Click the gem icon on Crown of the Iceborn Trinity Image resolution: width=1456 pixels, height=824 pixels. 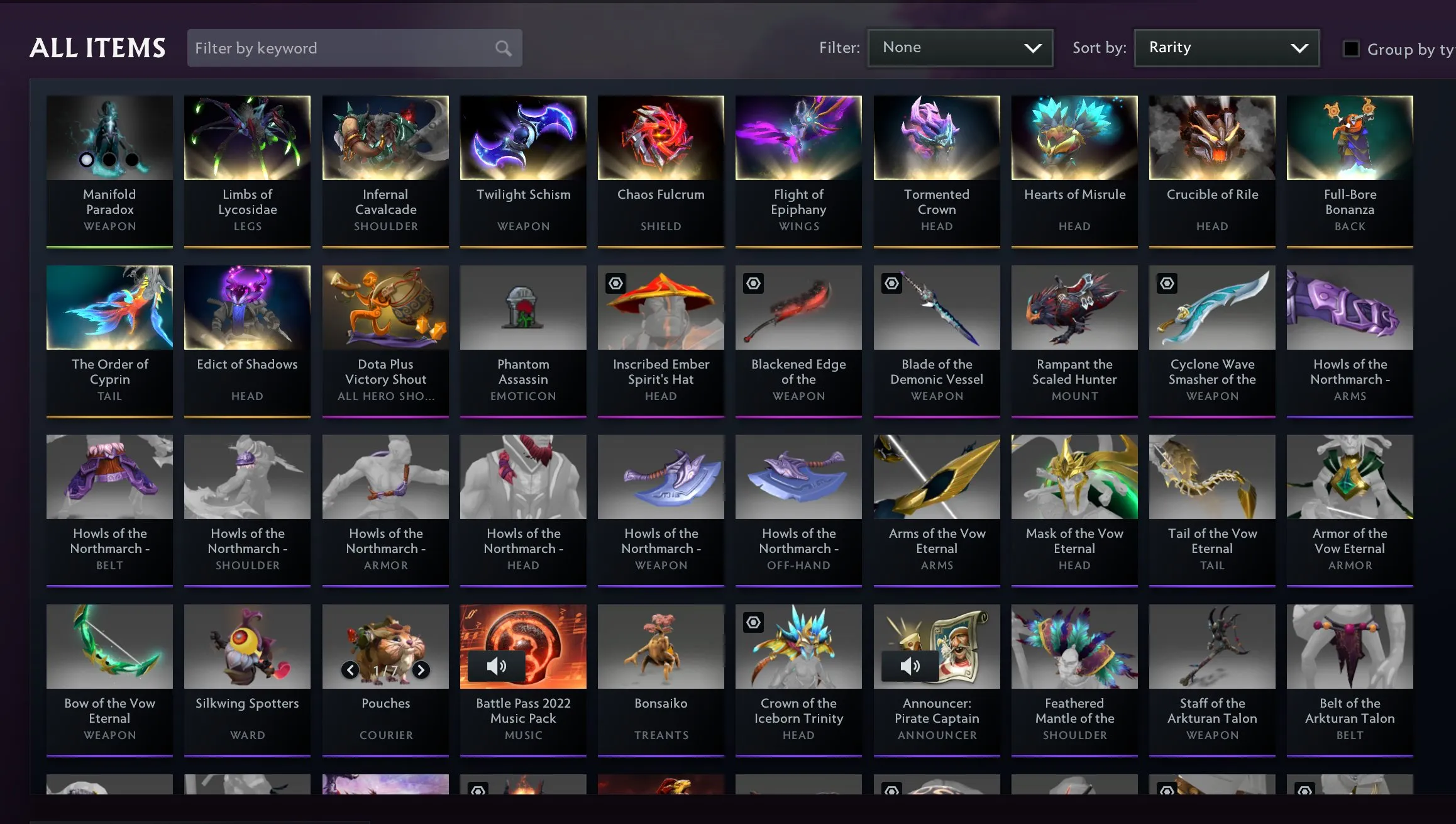754,622
